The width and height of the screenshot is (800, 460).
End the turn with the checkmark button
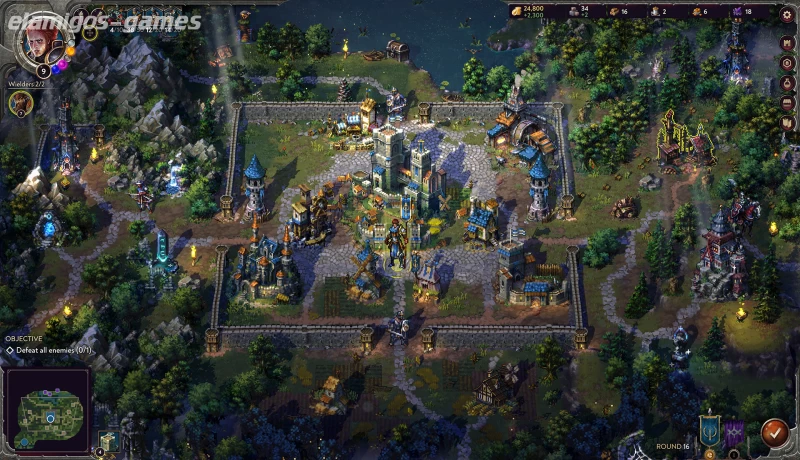pyautogui.click(x=773, y=433)
